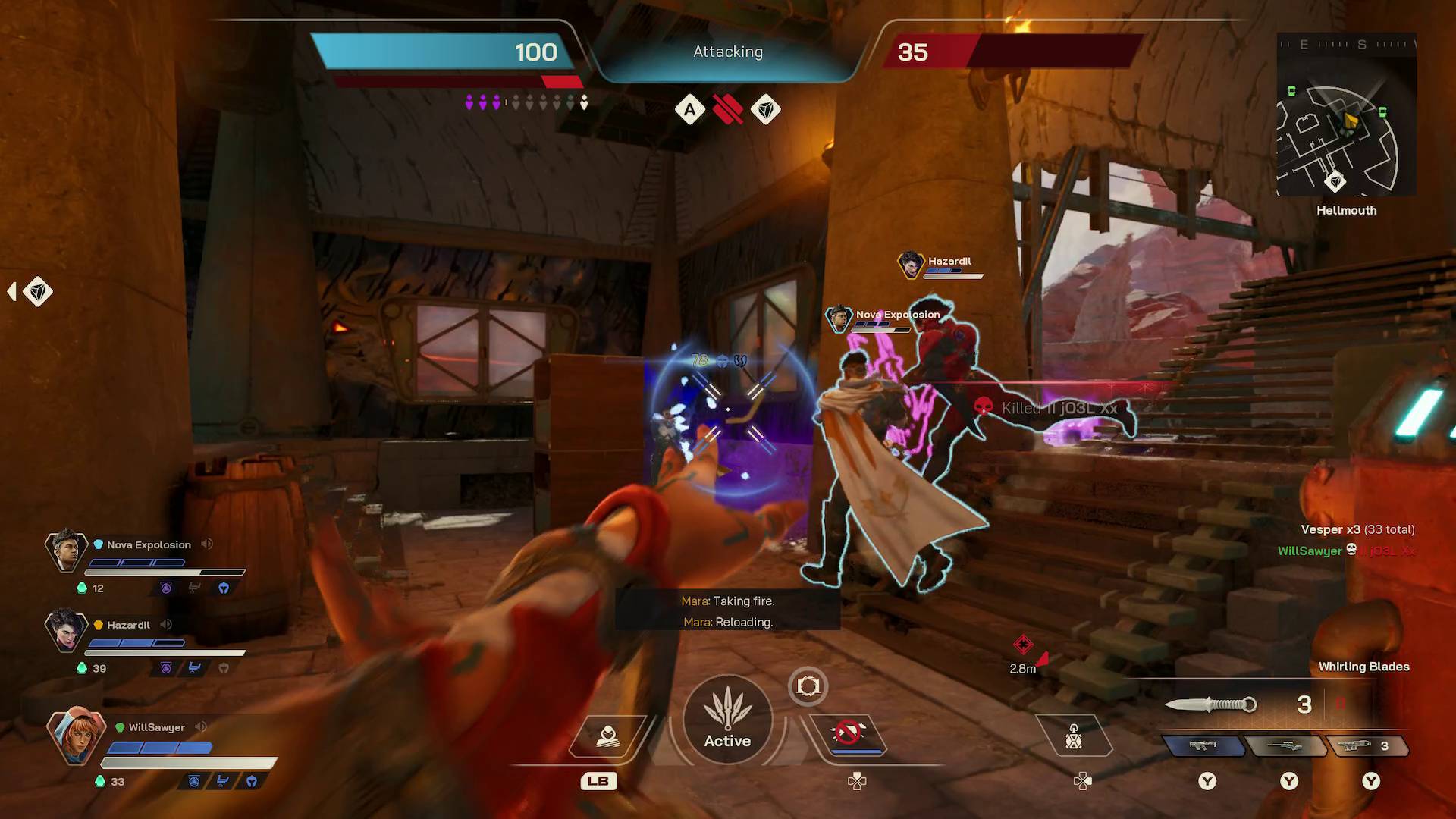This screenshot has width=1456, height=819.
Task: Mute Nova Expolosion's voice speaker icon
Action: [x=207, y=544]
